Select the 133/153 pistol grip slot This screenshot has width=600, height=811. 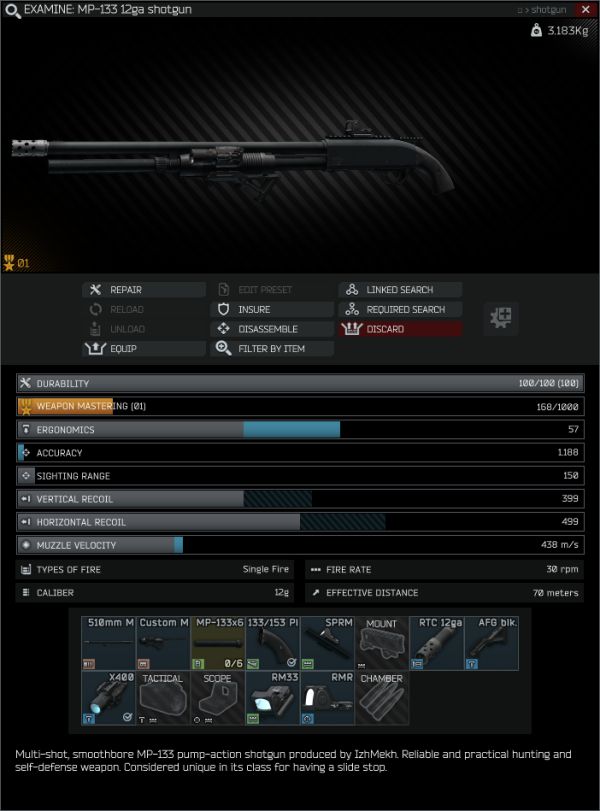272,643
